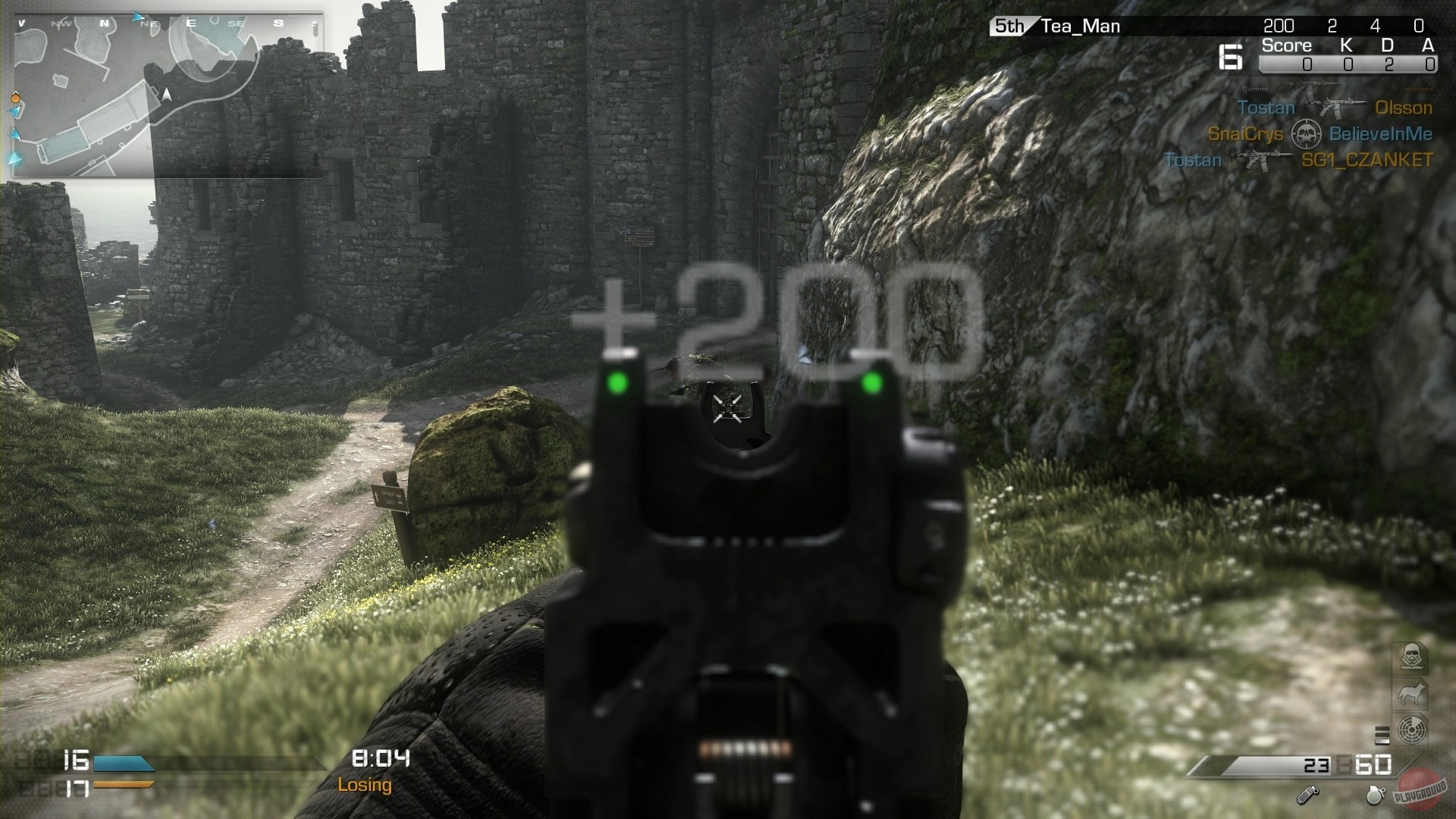Click the compass letter N on the minimap
1456x819 pixels.
[x=102, y=23]
